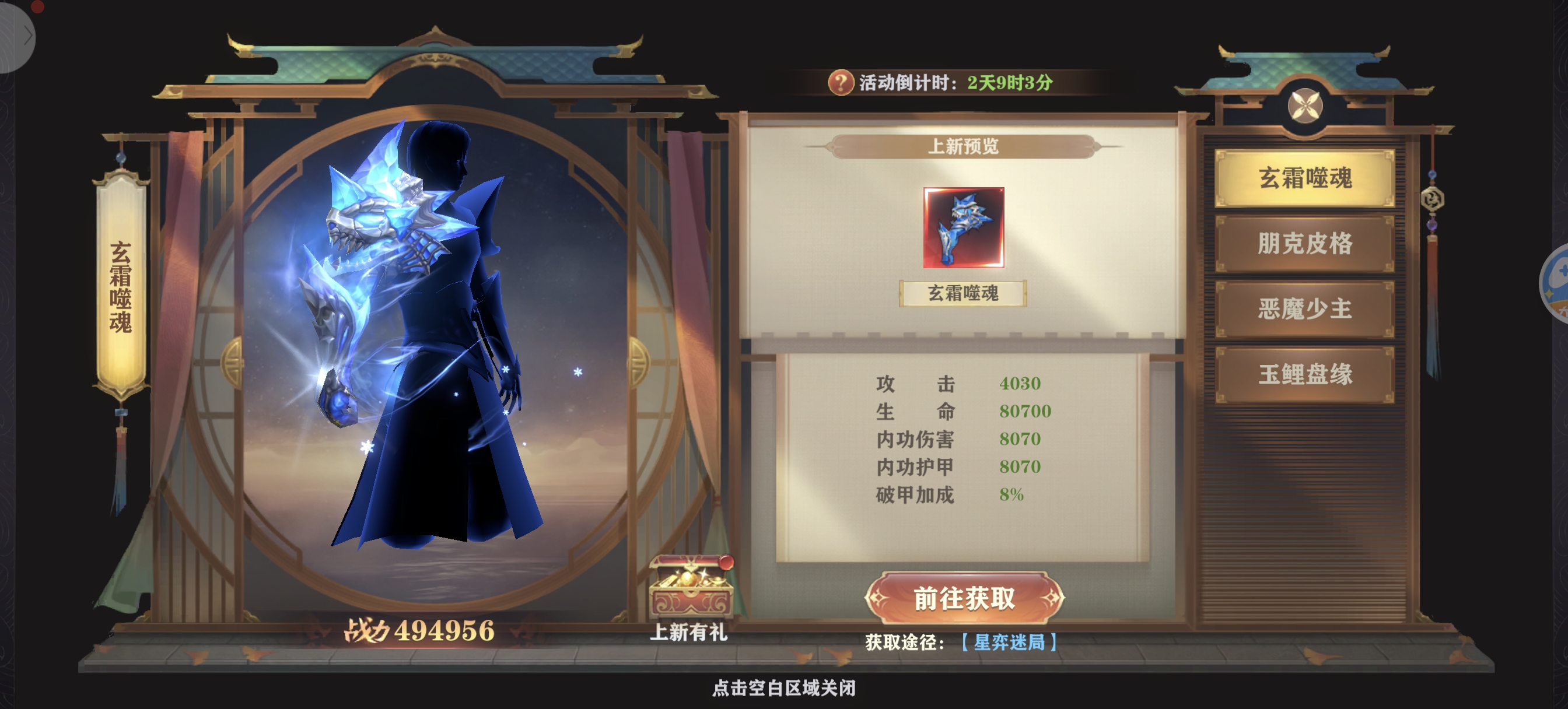The width and height of the screenshot is (1568, 709).
Task: Open the 玉鲤盘缘 tab
Action: (1304, 374)
